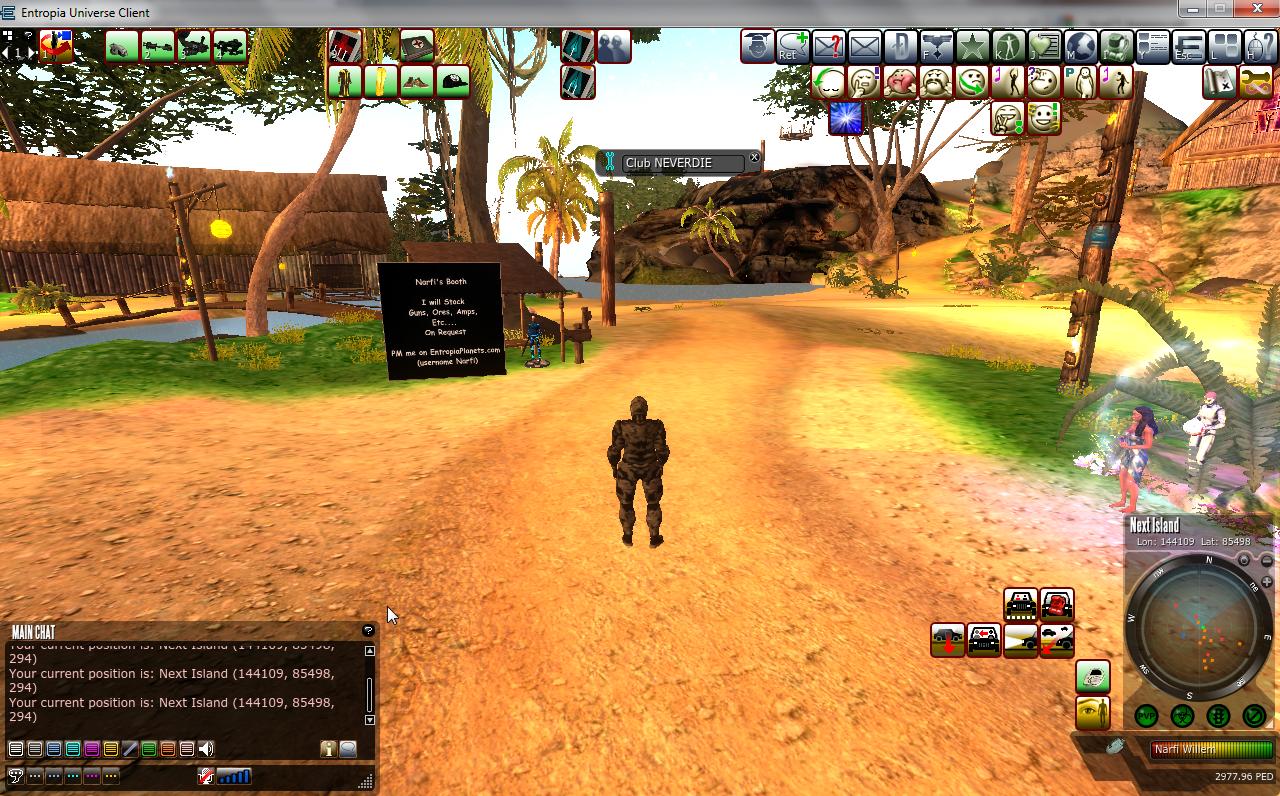Select the black cap item slot
The image size is (1280, 796).
coord(453,81)
